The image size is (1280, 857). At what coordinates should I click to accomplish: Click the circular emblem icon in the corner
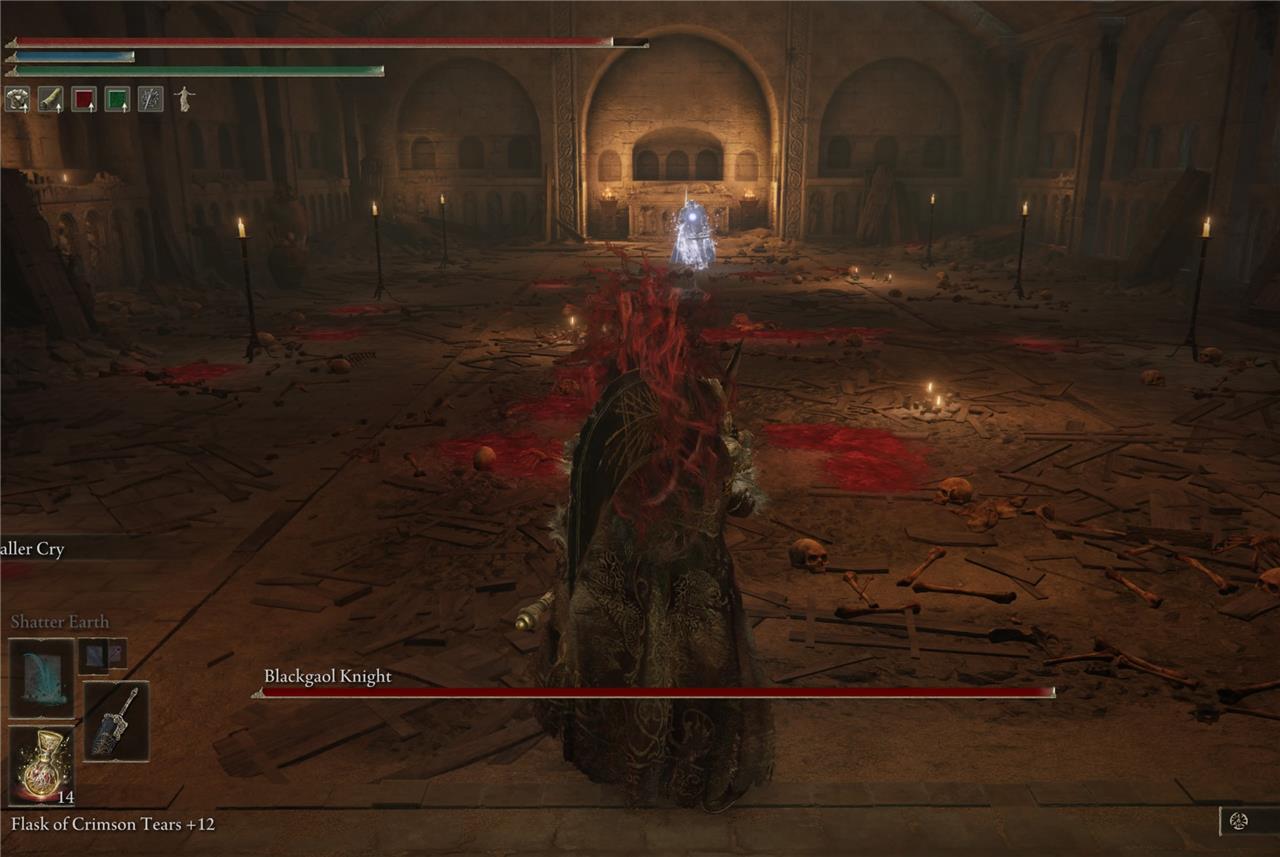click(1238, 821)
